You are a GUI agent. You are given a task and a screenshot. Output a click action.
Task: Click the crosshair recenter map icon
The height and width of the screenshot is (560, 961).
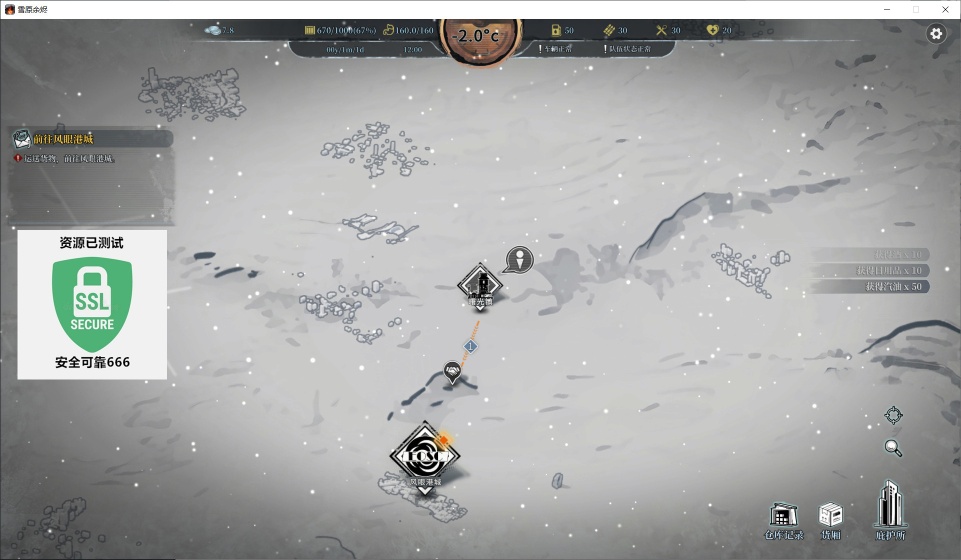(893, 415)
